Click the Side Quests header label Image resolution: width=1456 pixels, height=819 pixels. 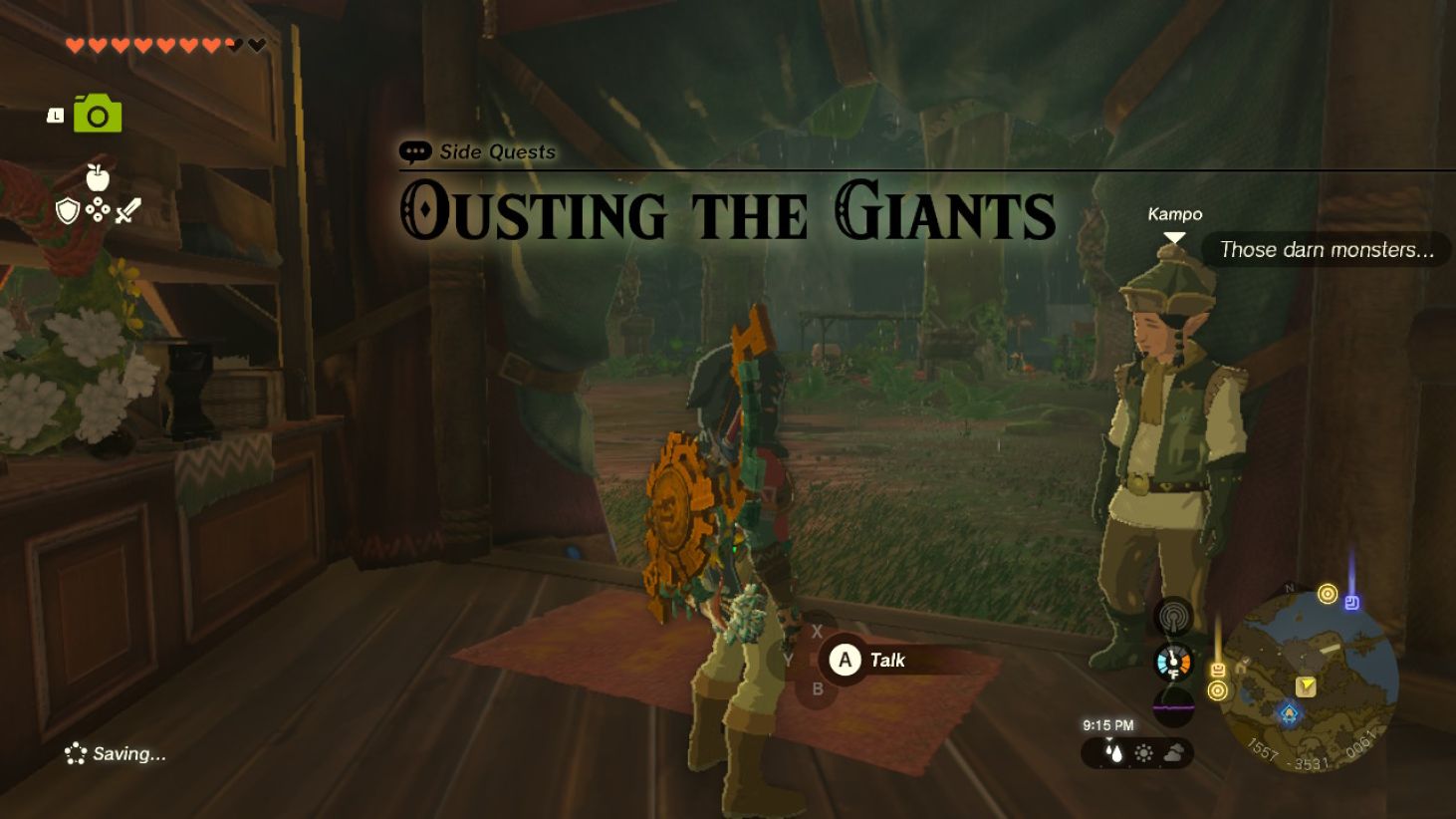tap(495, 151)
